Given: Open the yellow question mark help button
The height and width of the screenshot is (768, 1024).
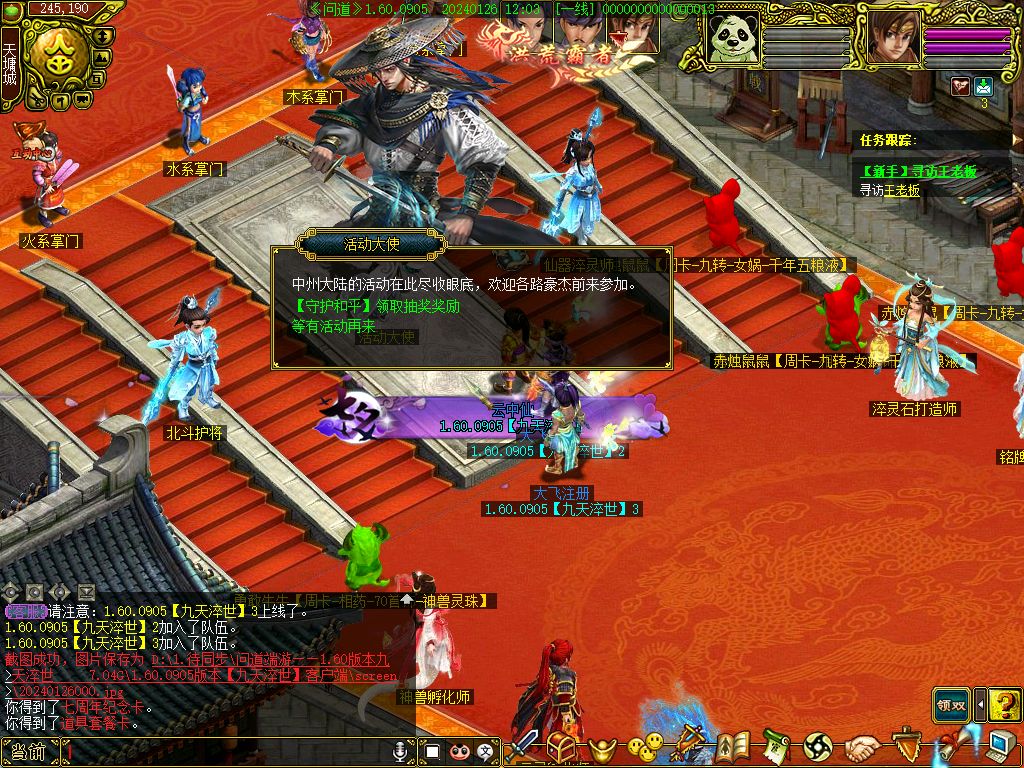Looking at the screenshot, I should click(x=1004, y=704).
